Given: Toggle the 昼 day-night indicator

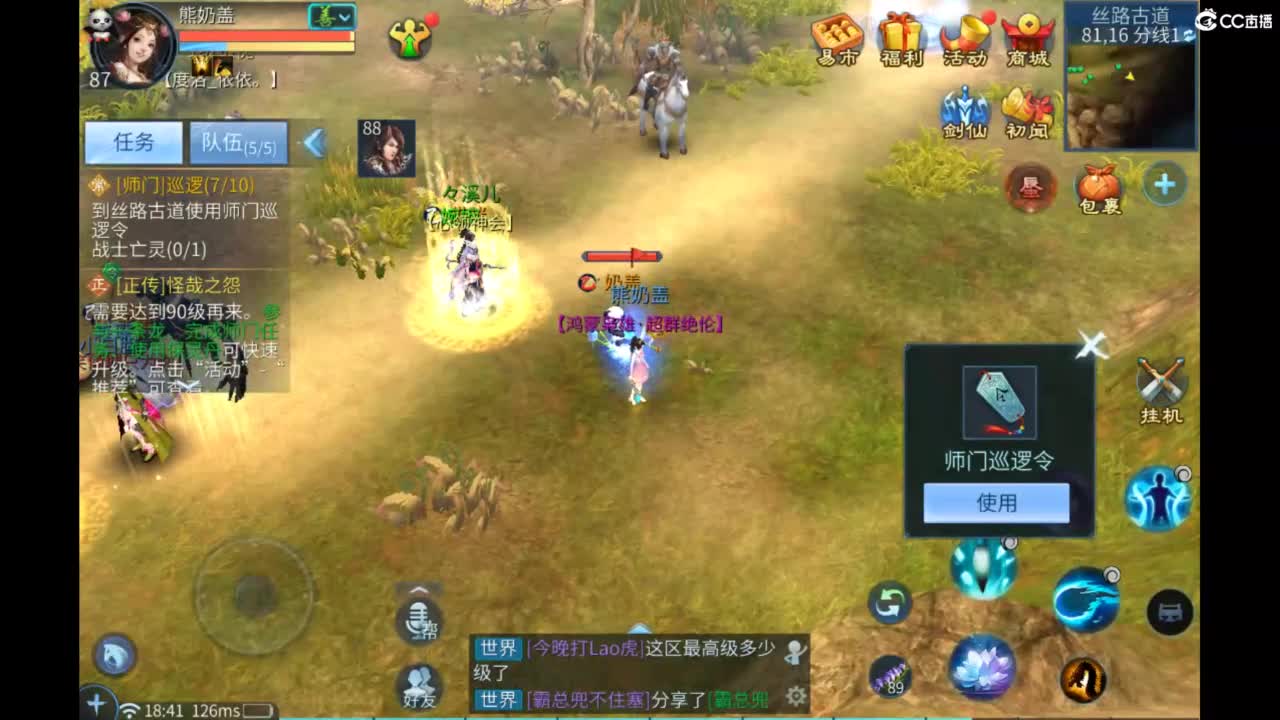Looking at the screenshot, I should click(1030, 185).
